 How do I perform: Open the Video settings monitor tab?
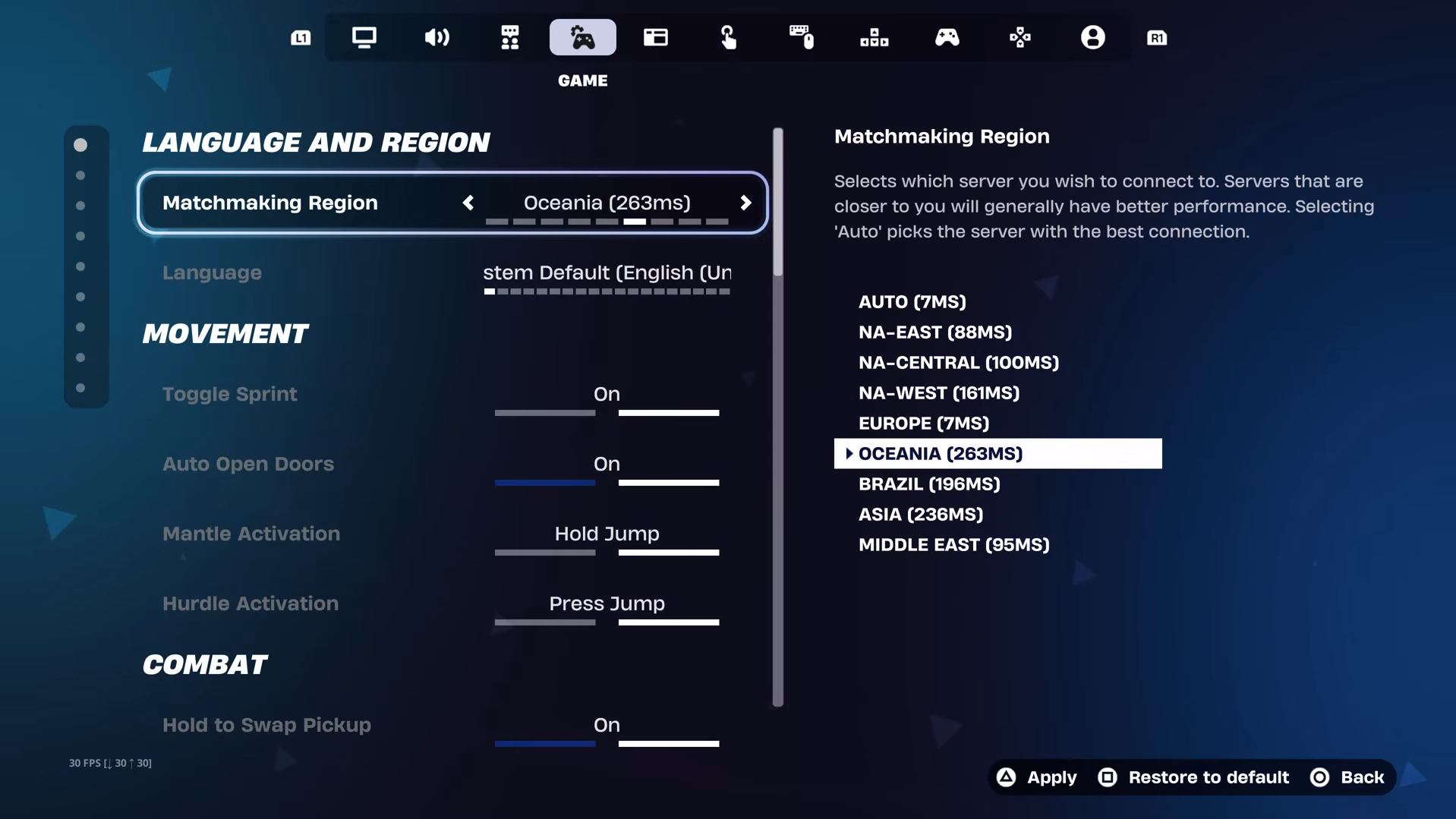click(364, 37)
